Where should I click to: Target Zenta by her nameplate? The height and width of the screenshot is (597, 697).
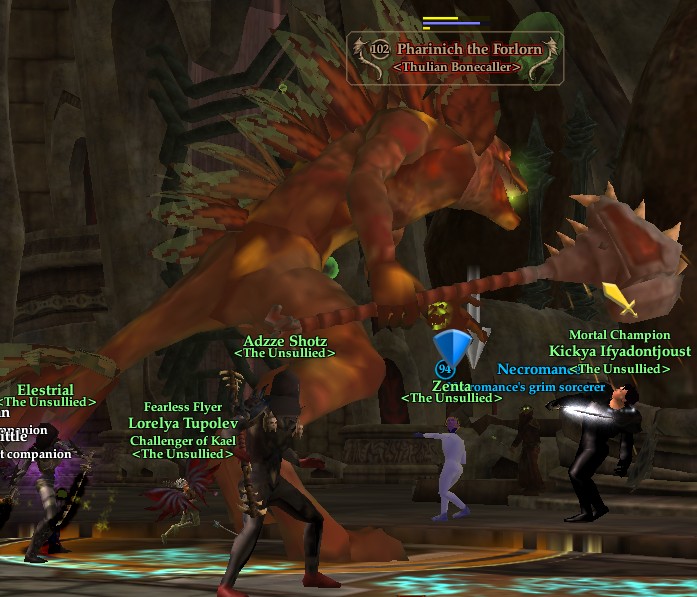[x=451, y=386]
